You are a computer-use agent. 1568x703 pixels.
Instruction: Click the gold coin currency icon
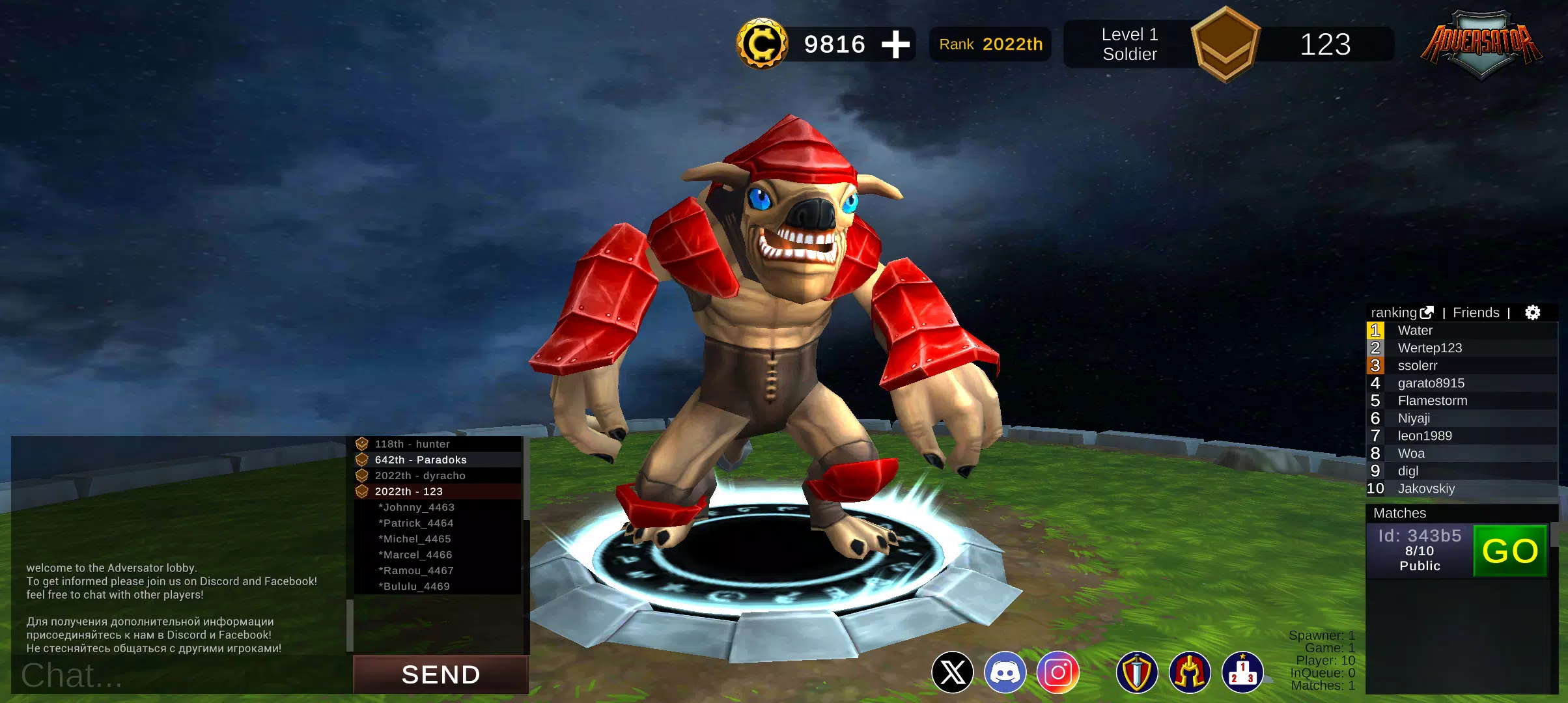point(763,44)
